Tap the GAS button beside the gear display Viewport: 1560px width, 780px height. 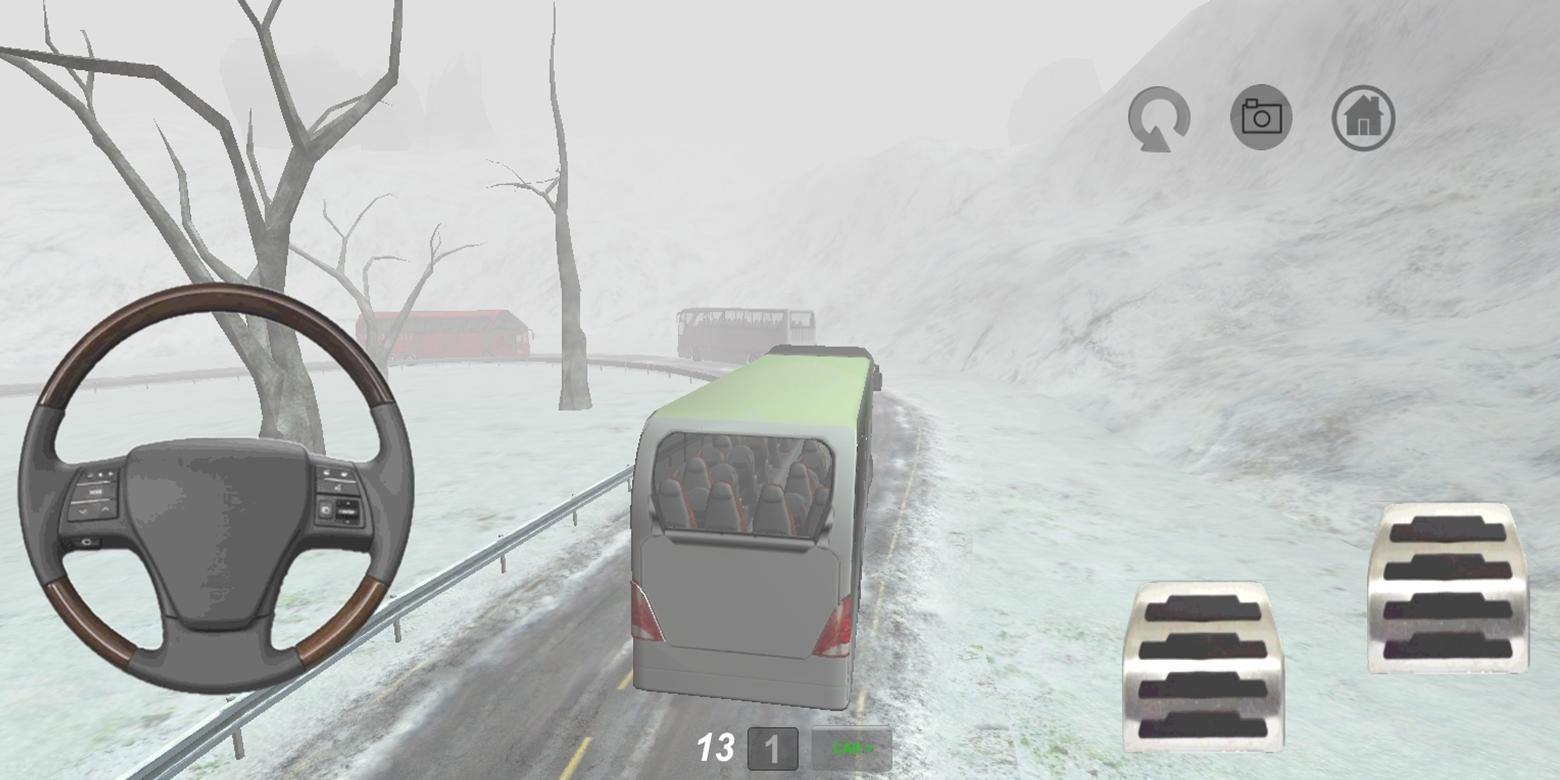[852, 747]
